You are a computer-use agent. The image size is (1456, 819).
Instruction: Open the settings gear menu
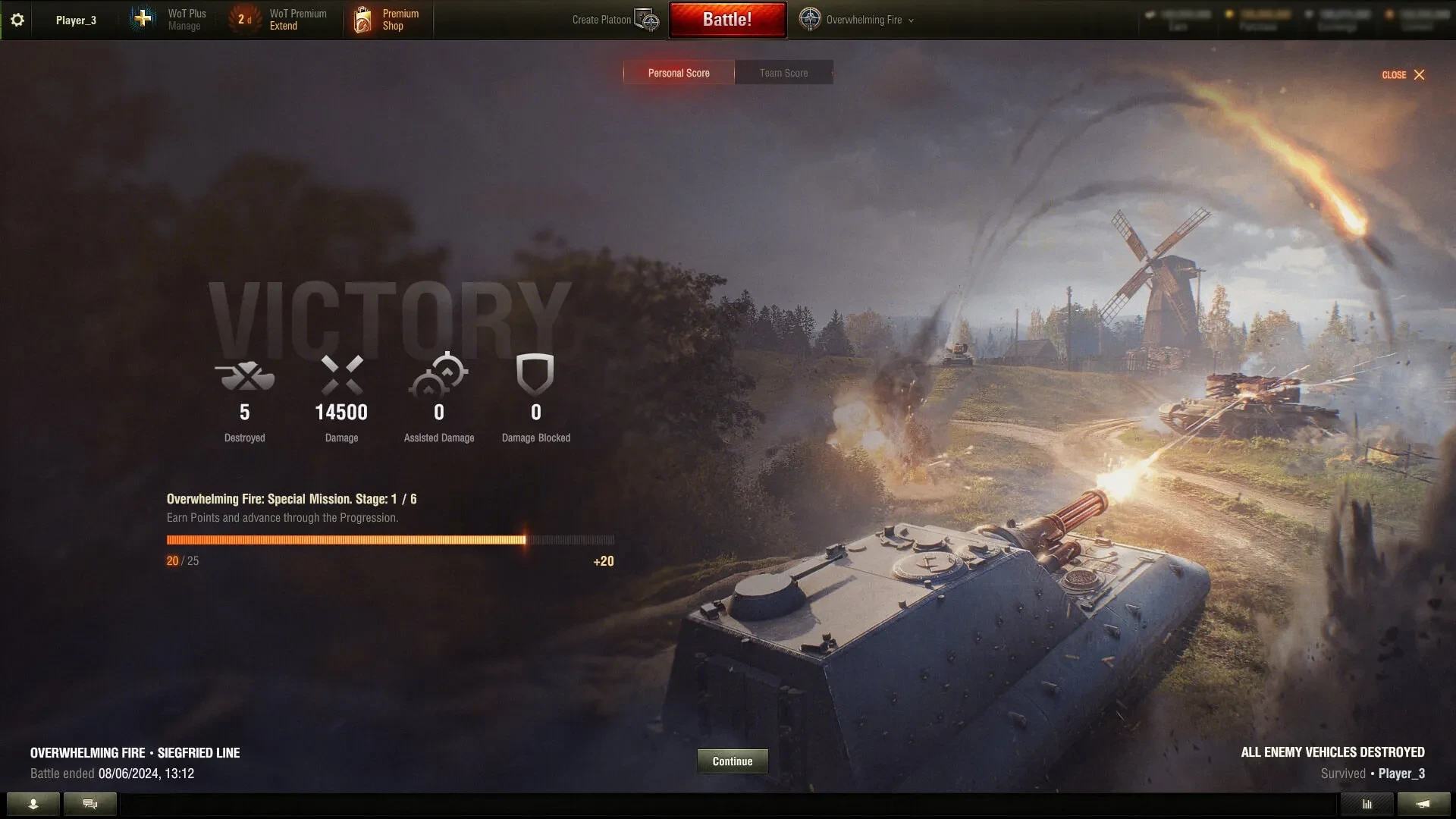[17, 20]
